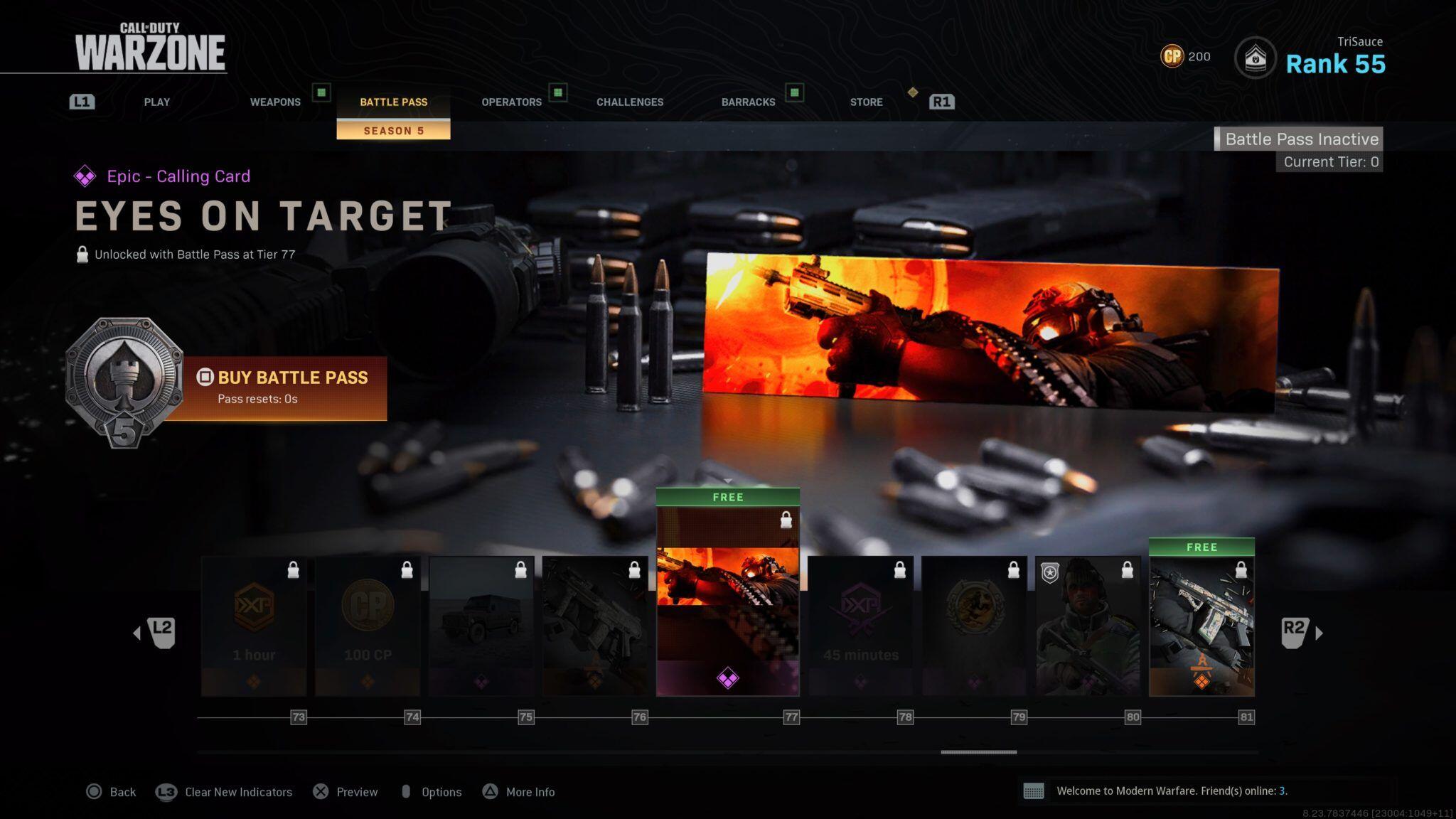1456x819 pixels.
Task: Select the tier 73 one-hour XP token
Action: pos(254,626)
